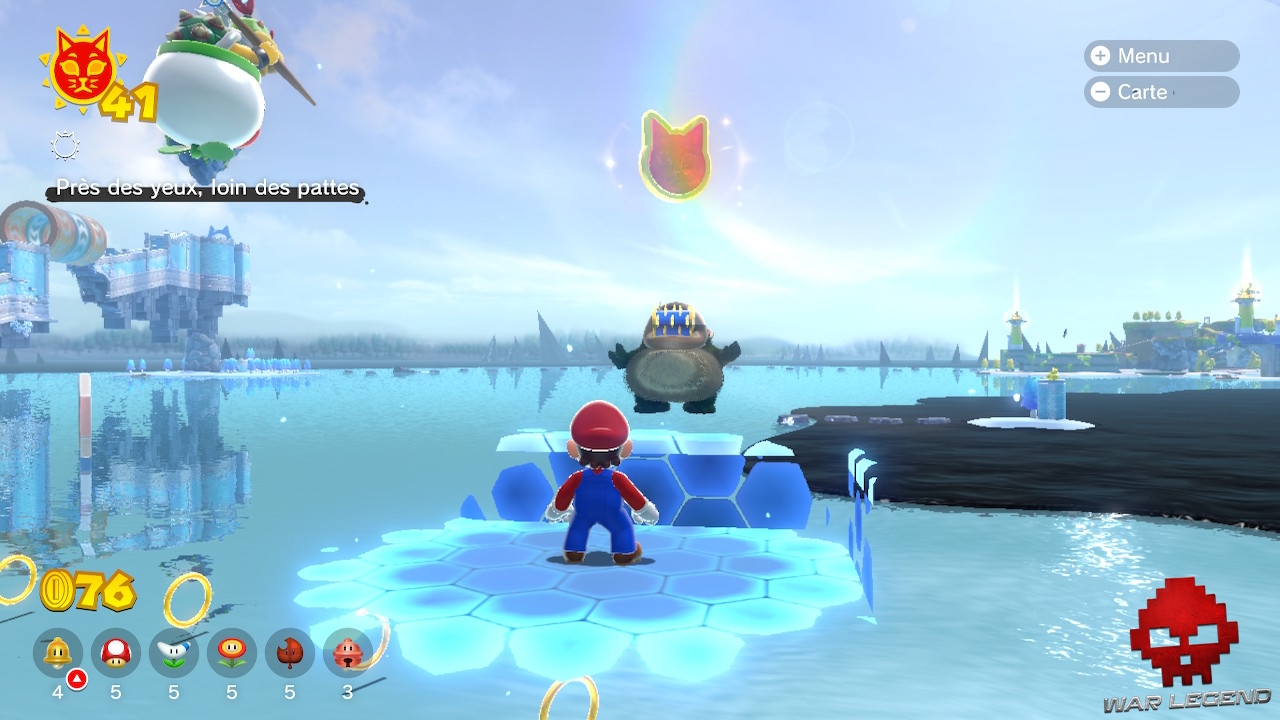Select the brown Super Leaf power-up
The width and height of the screenshot is (1280, 720).
pyautogui.click(x=290, y=653)
